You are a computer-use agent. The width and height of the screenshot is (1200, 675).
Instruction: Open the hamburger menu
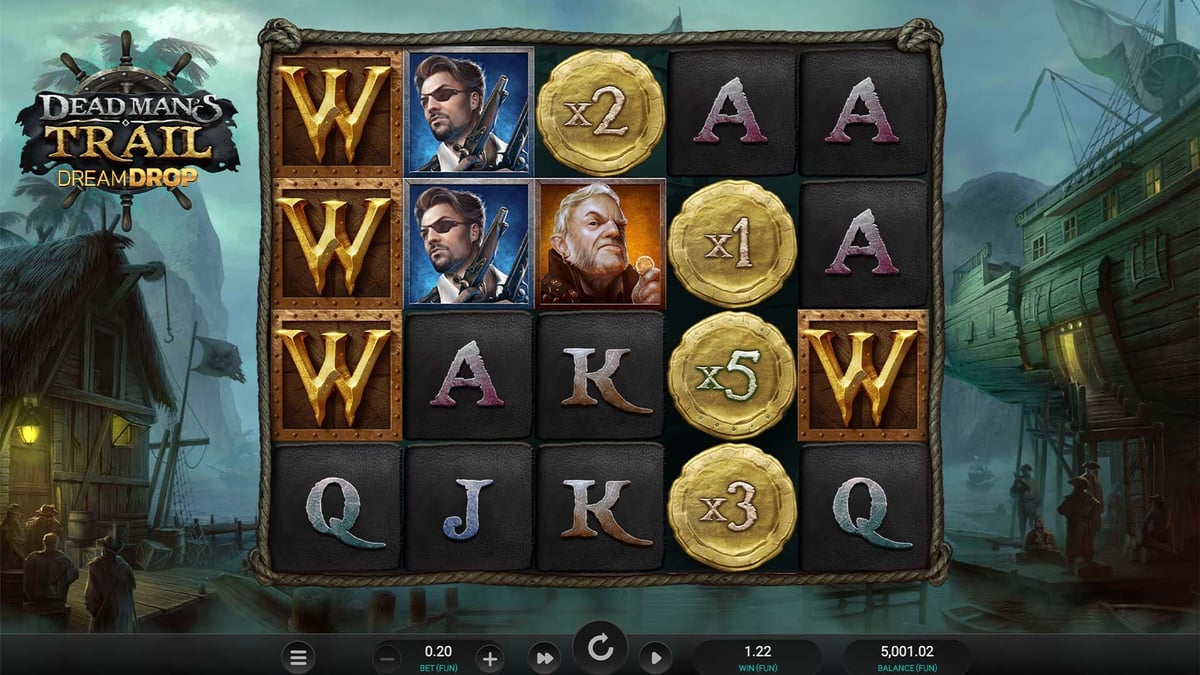tap(297, 657)
